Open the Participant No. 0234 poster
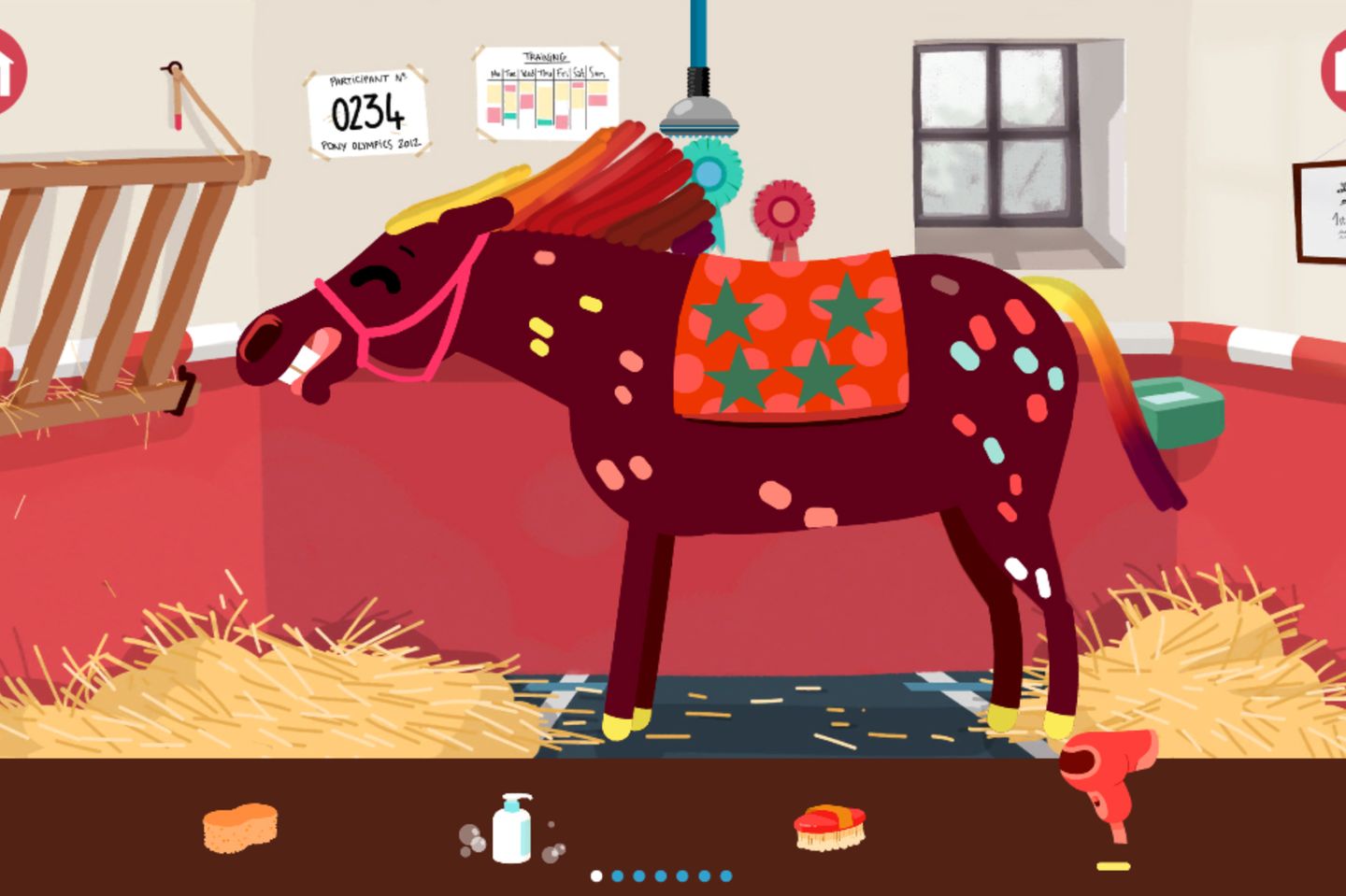 pos(366,109)
